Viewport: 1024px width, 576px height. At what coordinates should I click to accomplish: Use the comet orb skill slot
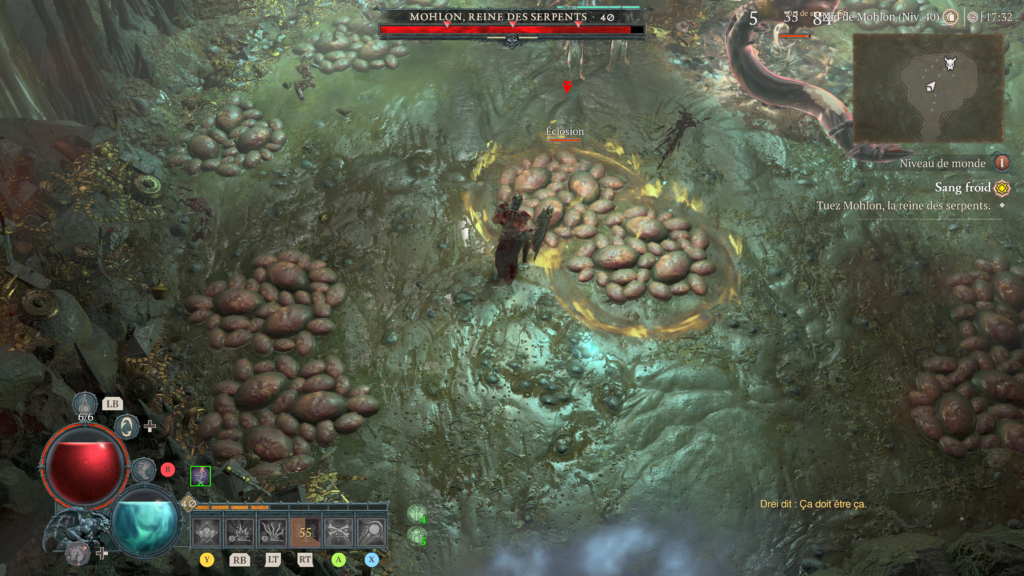tap(371, 533)
